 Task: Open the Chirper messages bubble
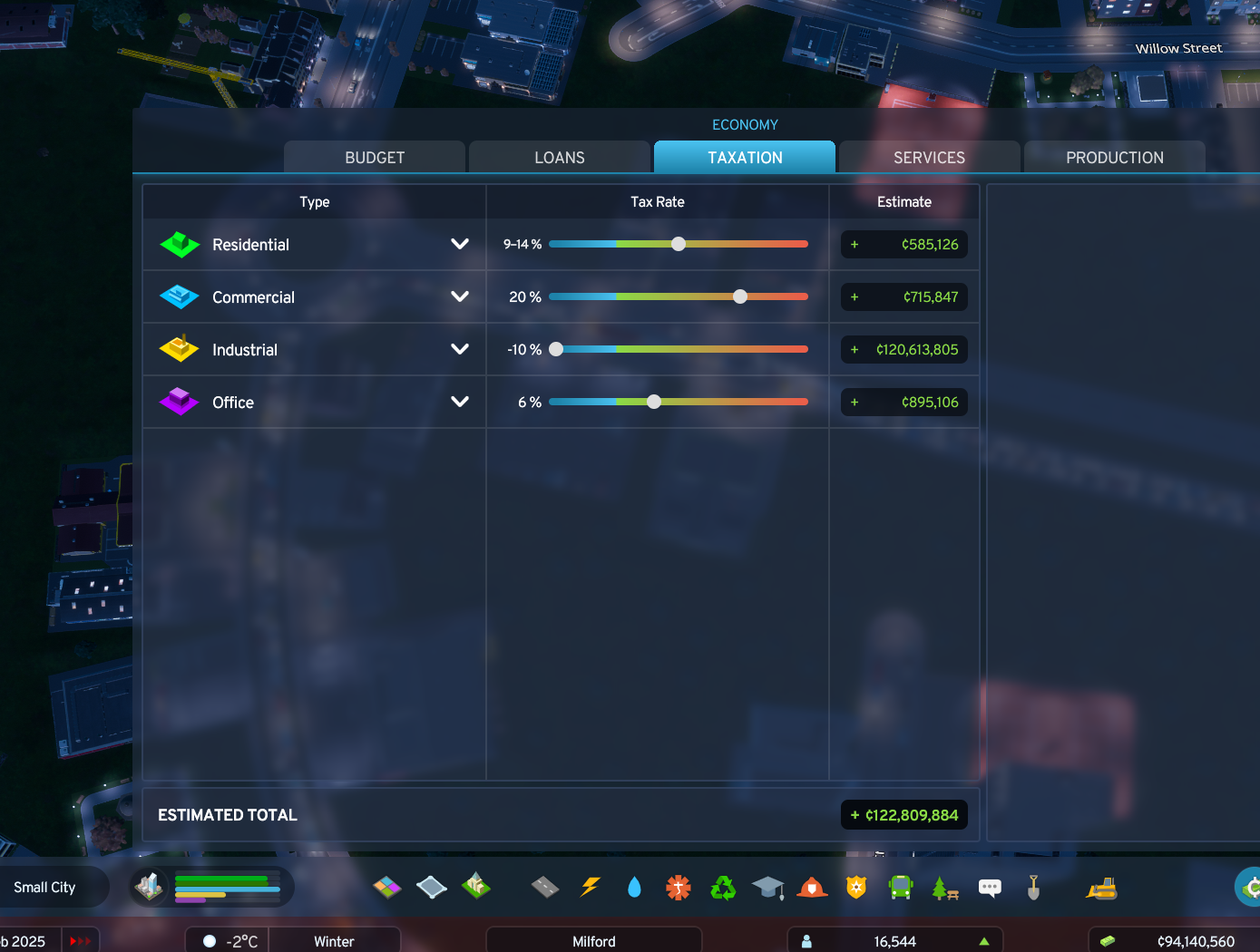coord(990,888)
